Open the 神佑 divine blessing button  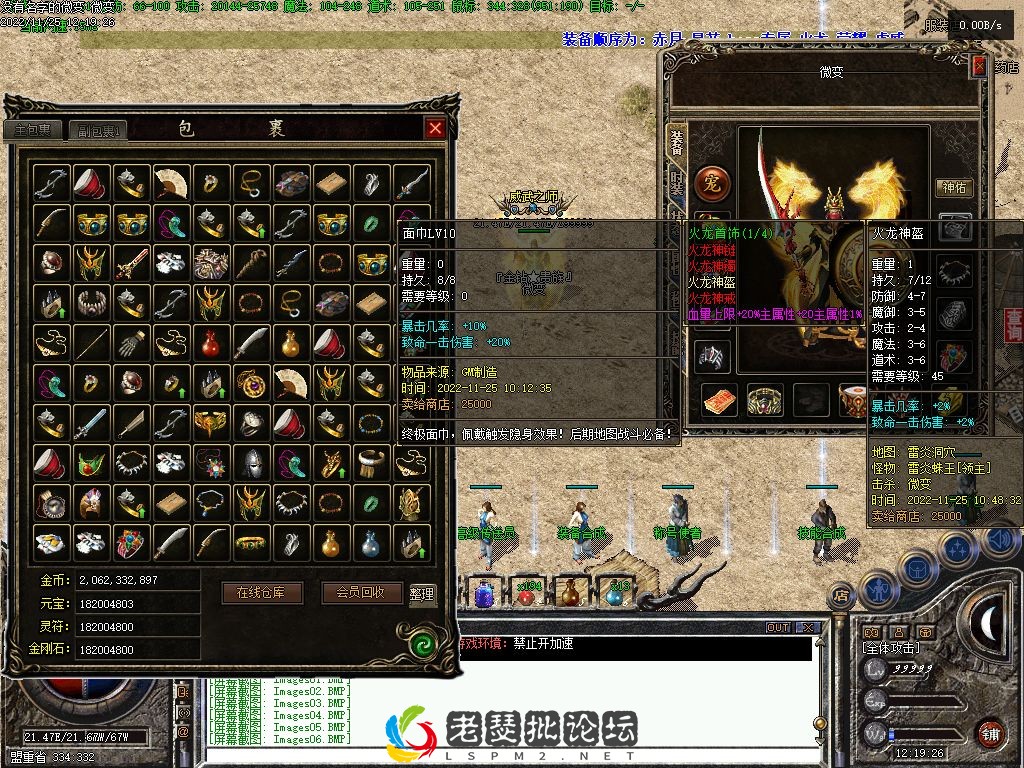[955, 187]
